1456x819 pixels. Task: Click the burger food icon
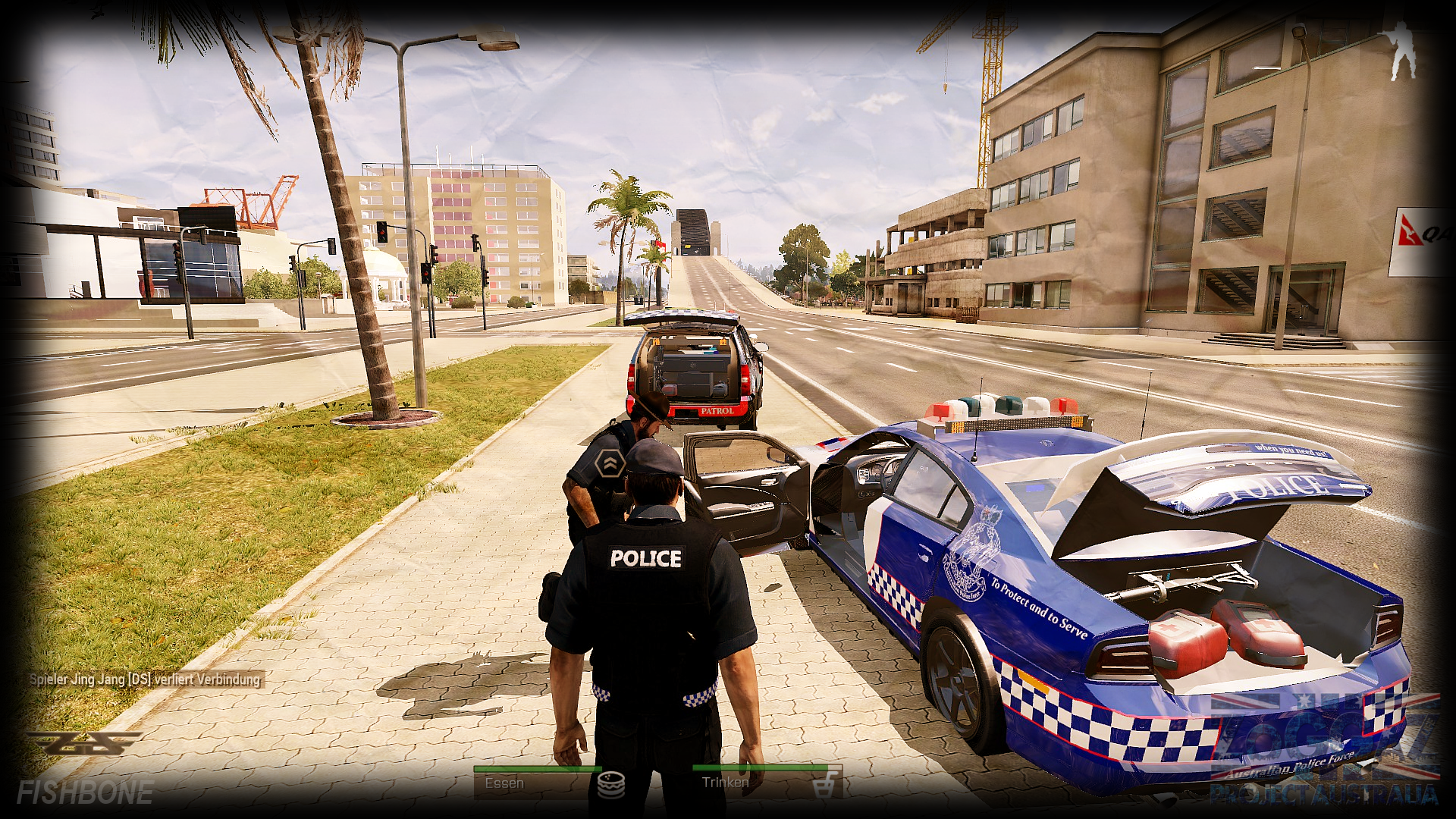point(610,785)
